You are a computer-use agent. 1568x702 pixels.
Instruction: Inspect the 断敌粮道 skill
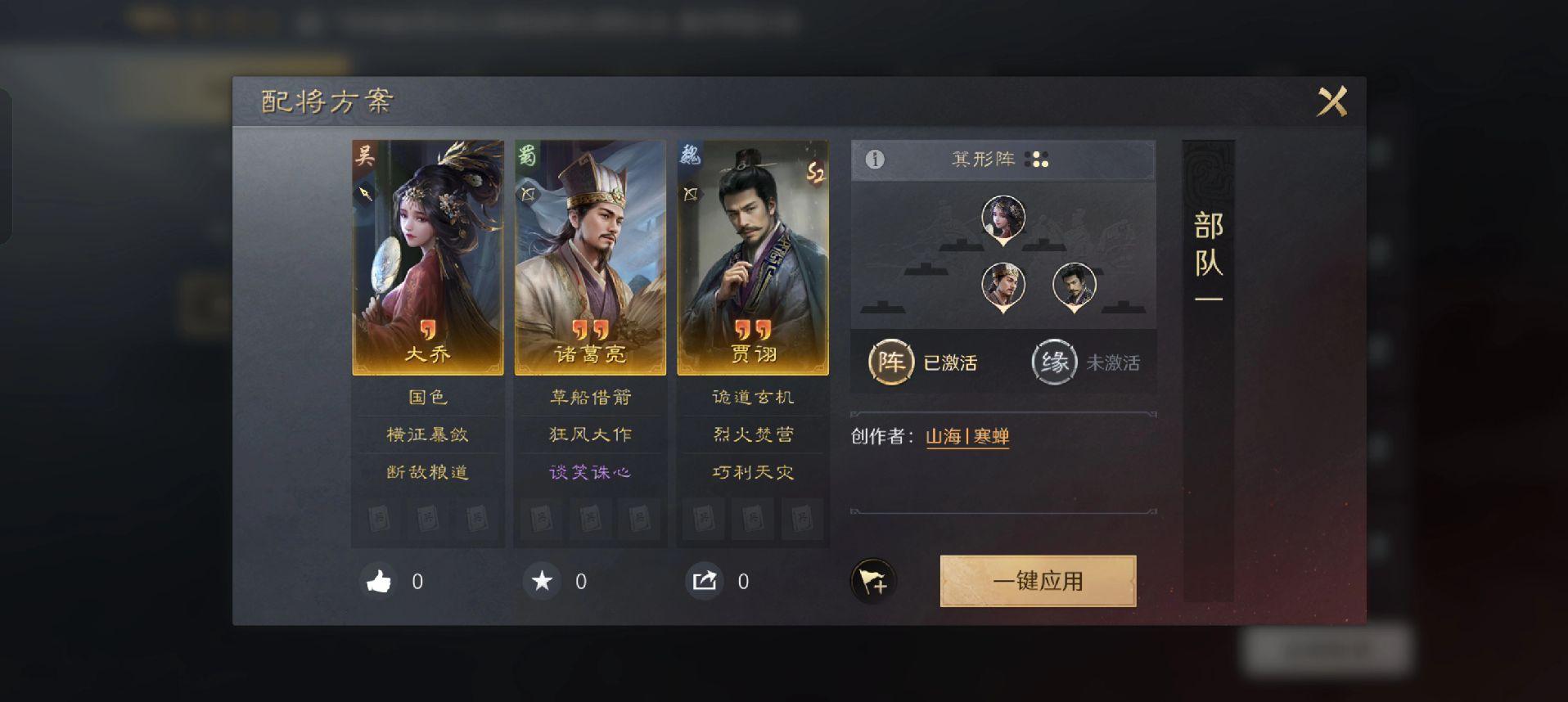click(x=427, y=472)
